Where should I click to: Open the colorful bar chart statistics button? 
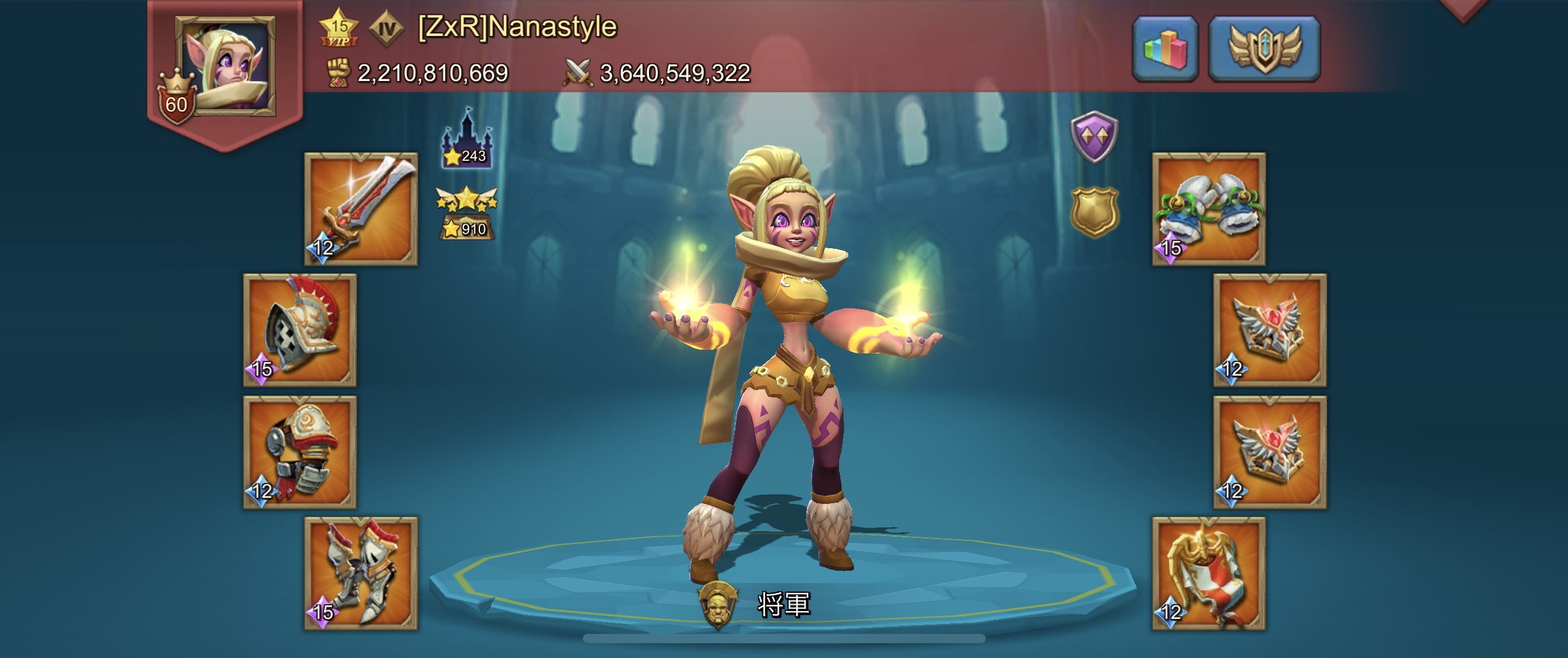pyautogui.click(x=1165, y=49)
